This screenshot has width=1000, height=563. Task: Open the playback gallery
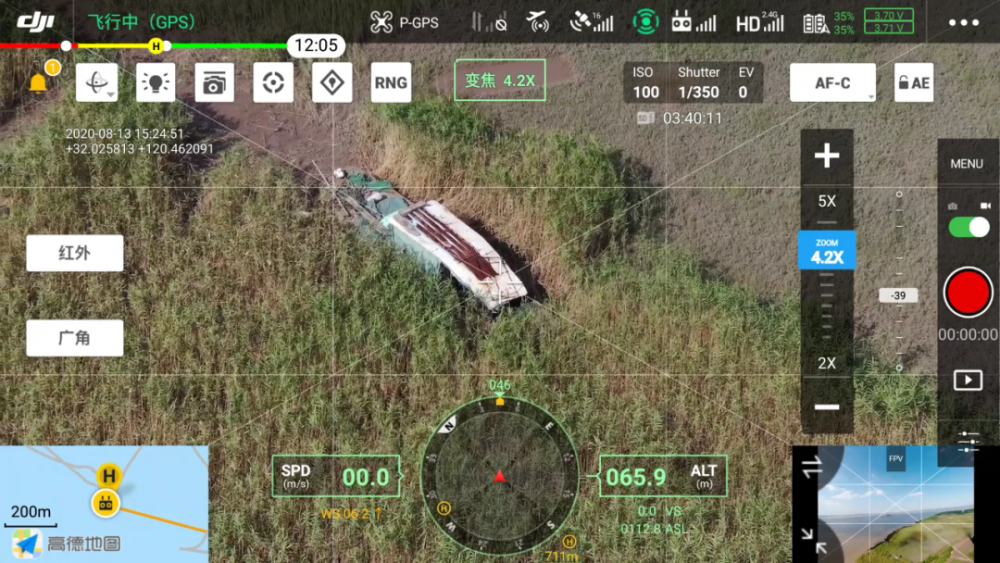[x=967, y=380]
